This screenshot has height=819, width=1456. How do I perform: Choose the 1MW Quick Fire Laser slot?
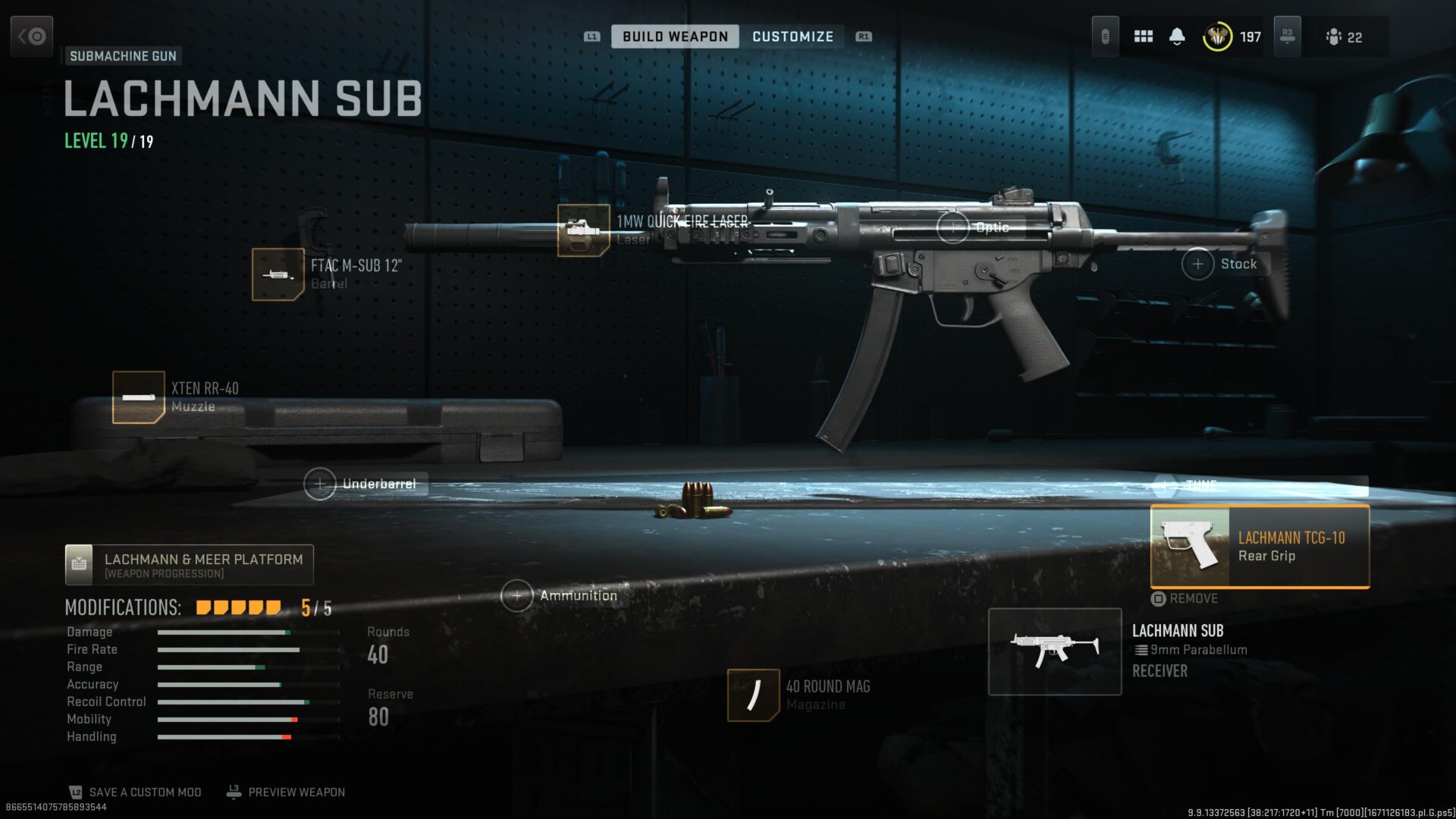click(583, 231)
